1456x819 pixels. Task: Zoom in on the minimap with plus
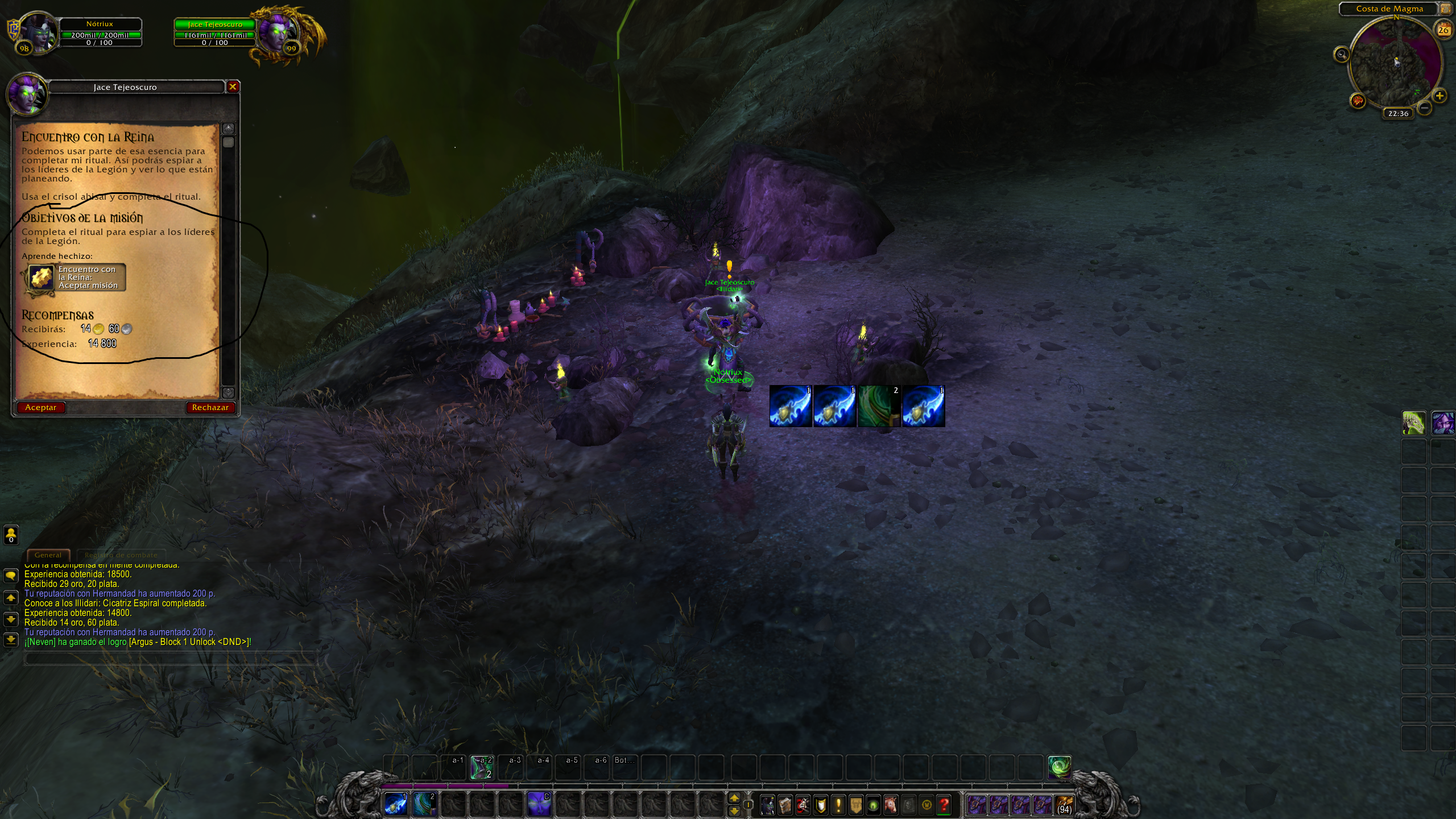coord(1439,96)
